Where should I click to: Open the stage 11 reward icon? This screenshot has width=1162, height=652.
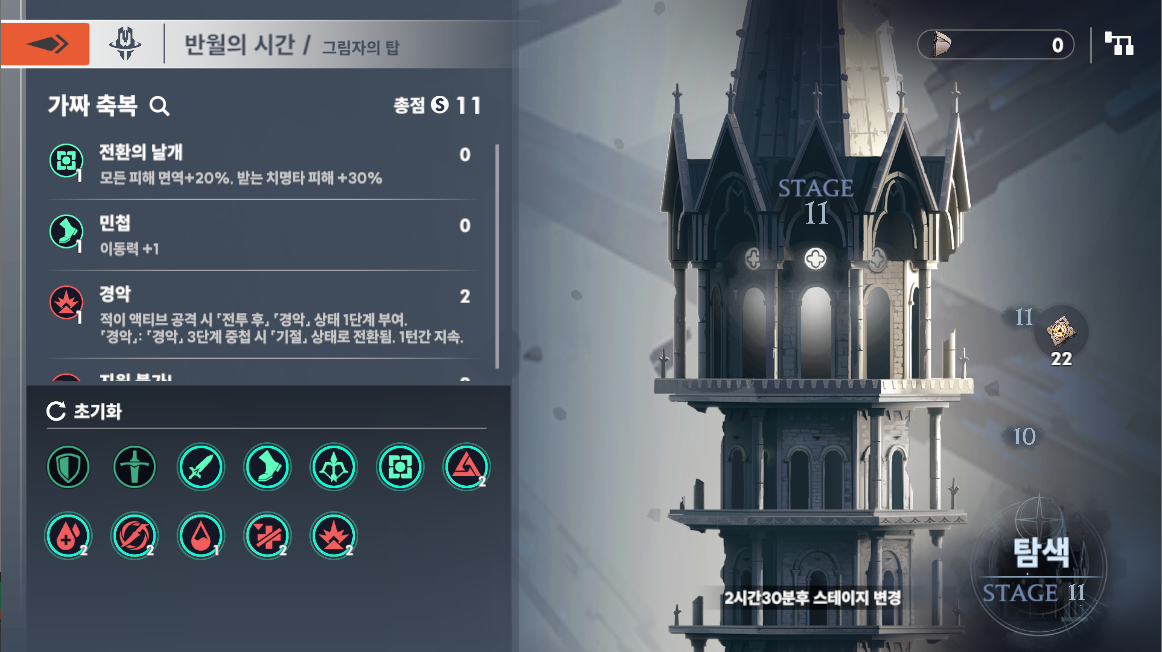tap(1060, 330)
